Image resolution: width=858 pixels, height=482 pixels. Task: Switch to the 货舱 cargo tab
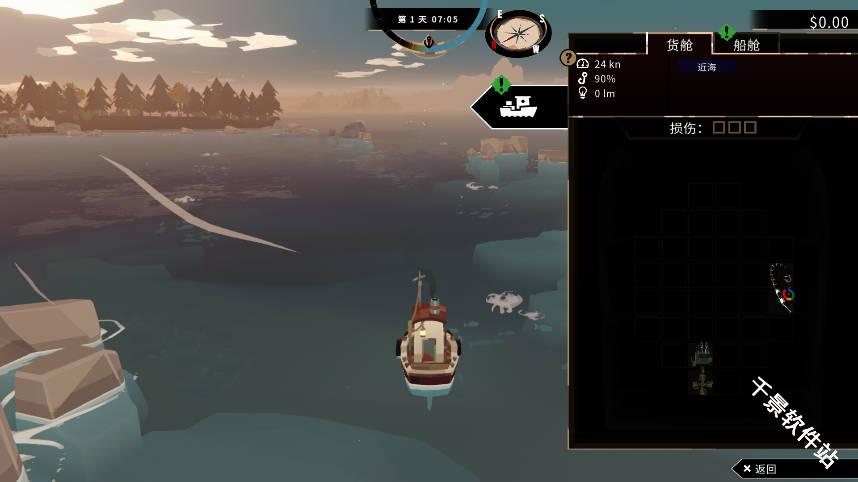[x=679, y=45]
